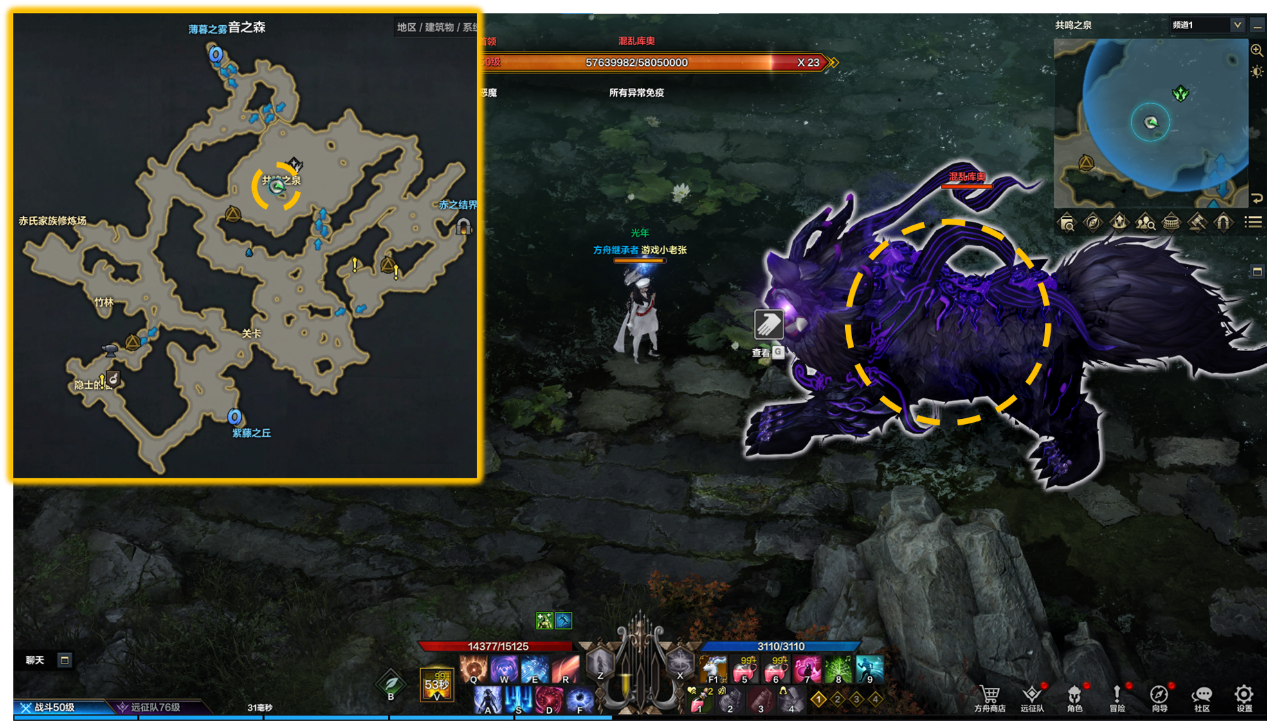Open the 远征队 expedition menu
This screenshot has height=721, width=1267.
(x=1033, y=695)
